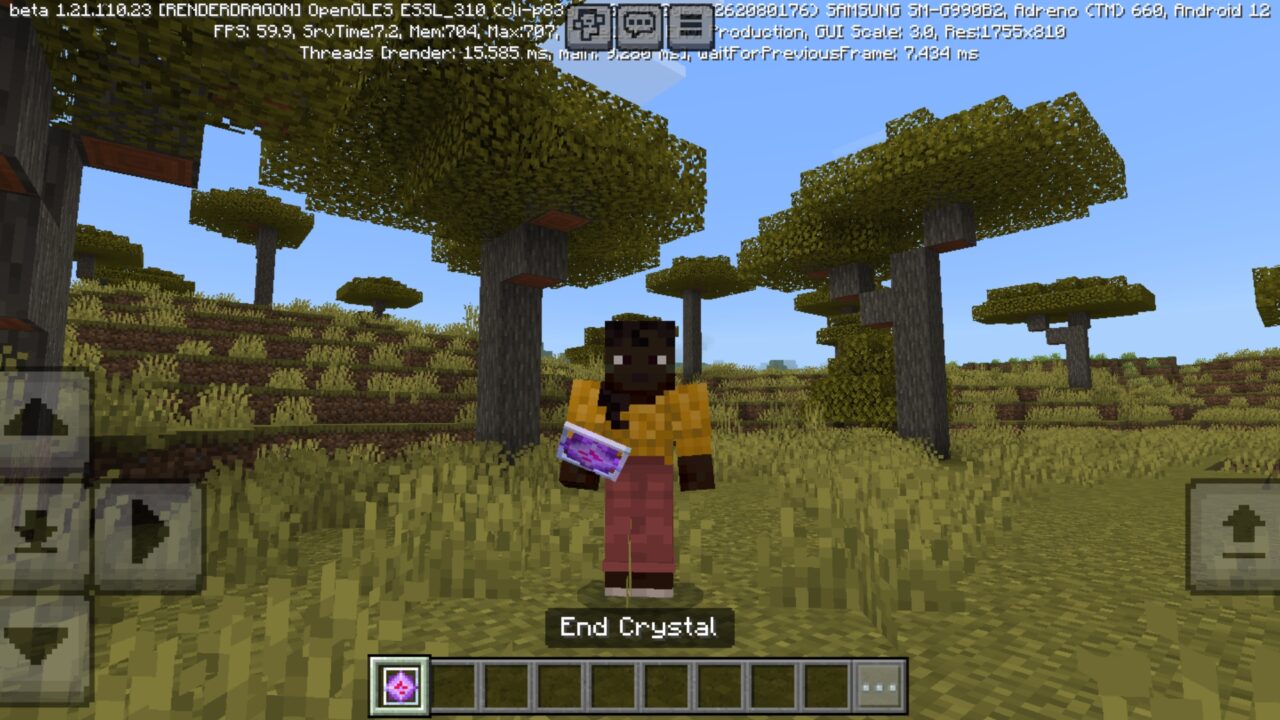Image resolution: width=1280 pixels, height=720 pixels.
Task: Tap the jump button
Action: [1236, 535]
